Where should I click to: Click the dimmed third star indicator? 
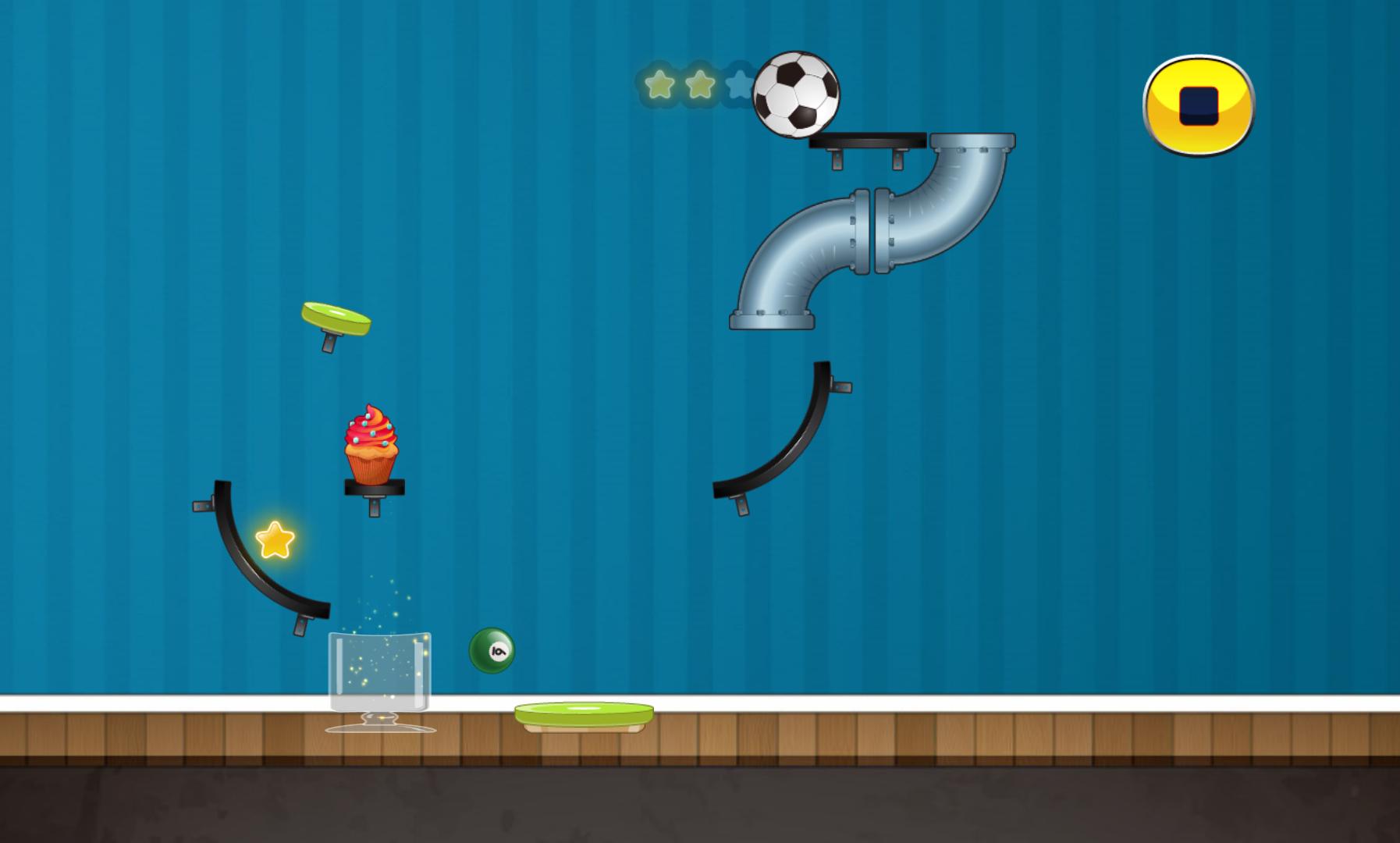[737, 84]
